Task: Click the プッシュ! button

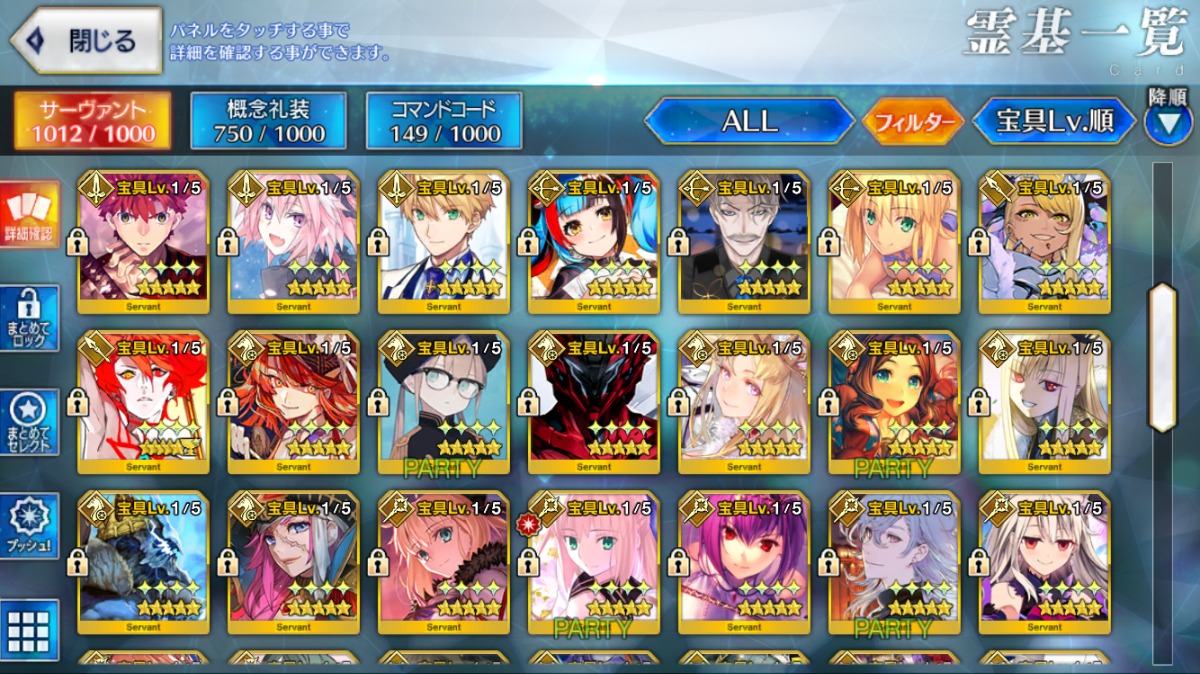Action: click(x=28, y=526)
